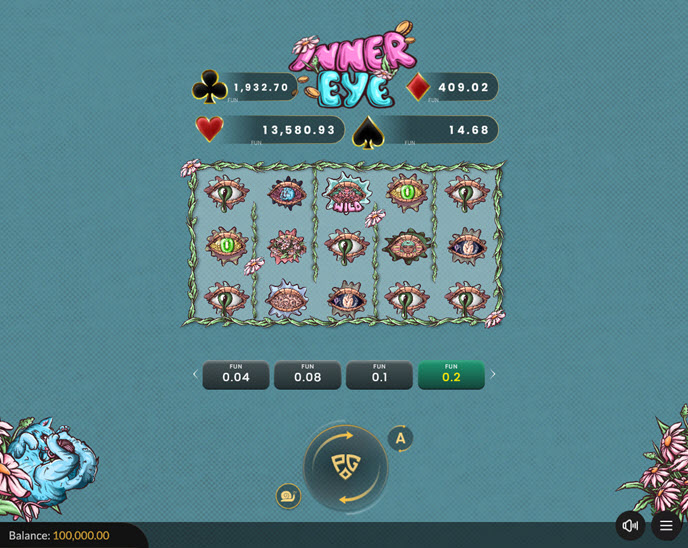Enable autoplay with the A button

click(x=400, y=438)
